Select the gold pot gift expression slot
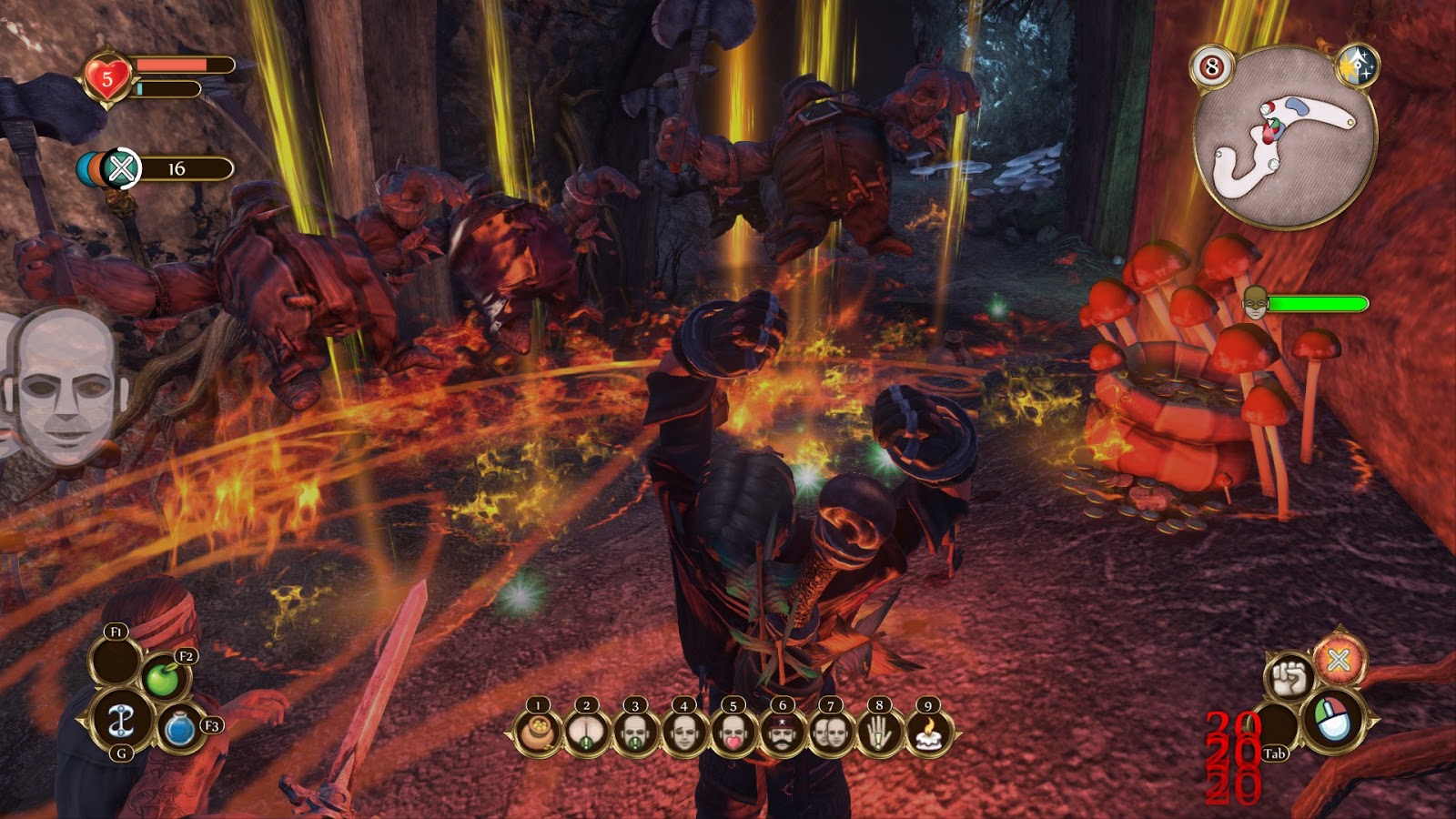The height and width of the screenshot is (819, 1456). 538,731
